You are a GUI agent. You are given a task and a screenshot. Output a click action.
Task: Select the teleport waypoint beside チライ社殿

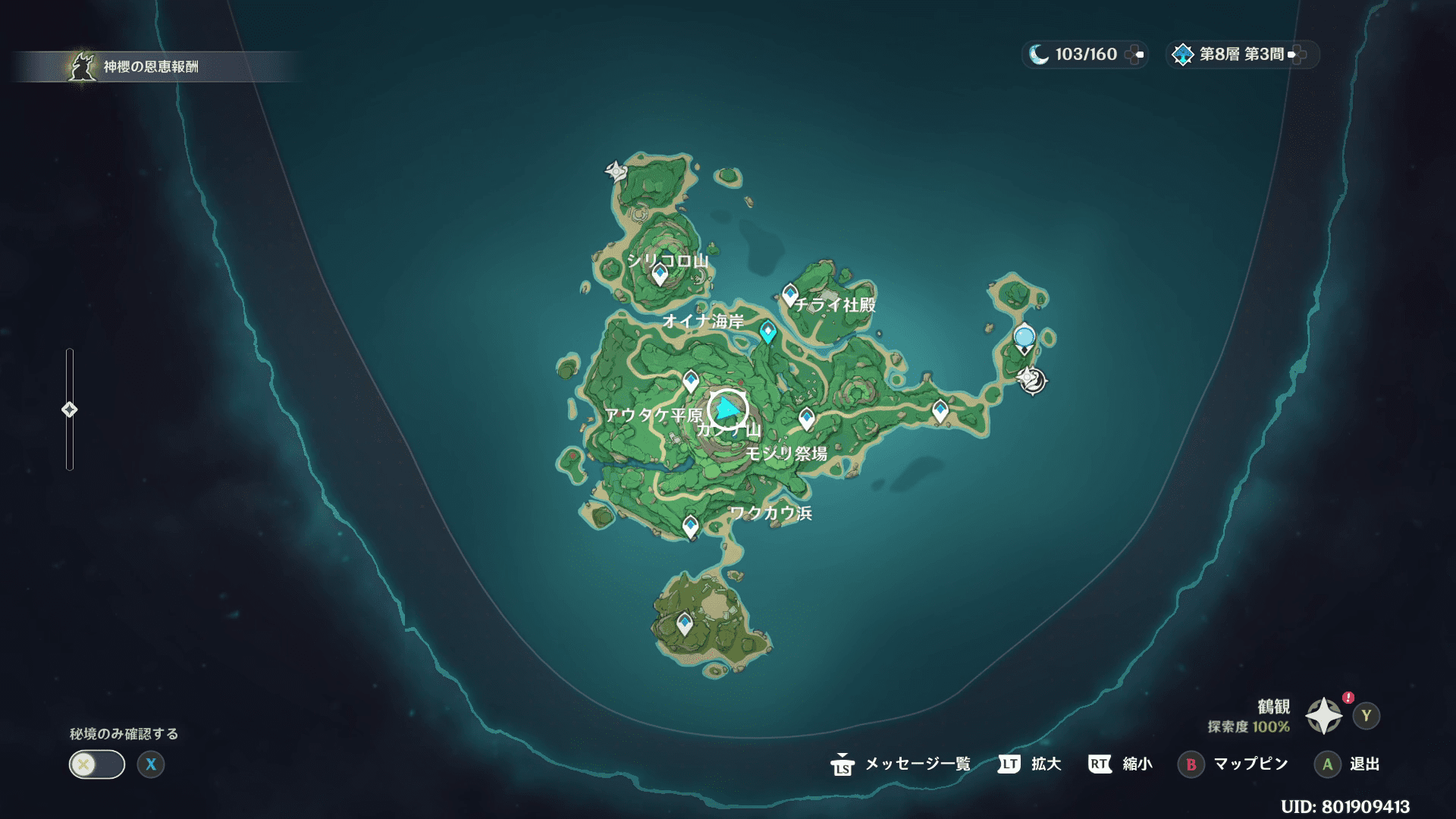(x=790, y=294)
